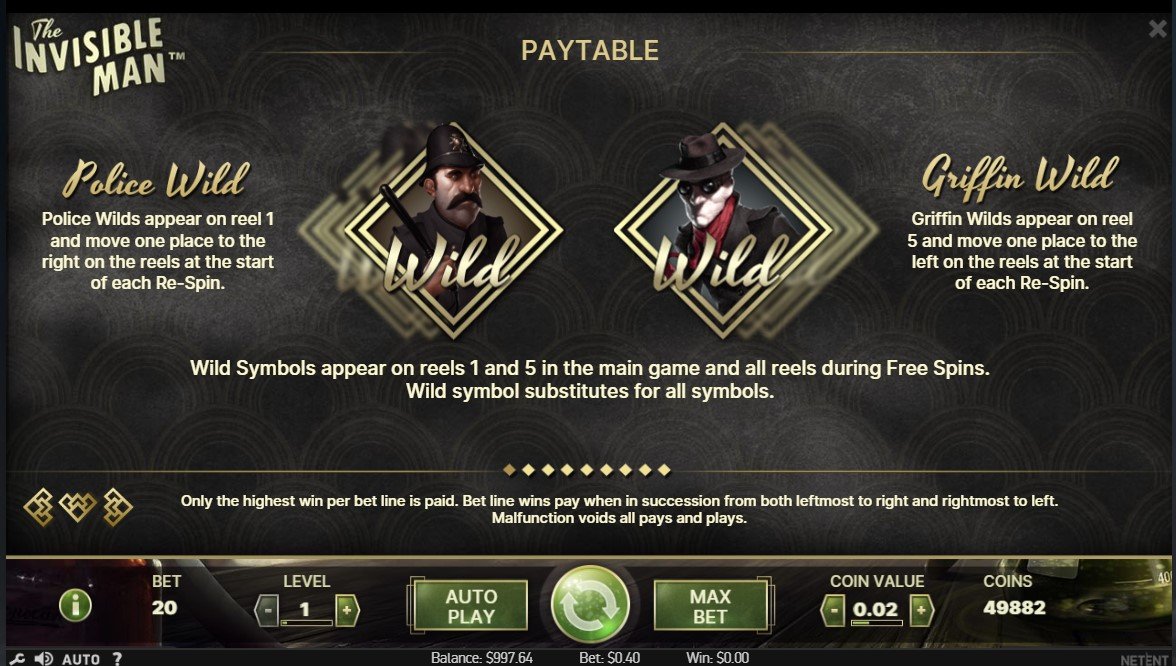Raise the coin value
Viewport: 1176px width, 666px height.
(921, 609)
